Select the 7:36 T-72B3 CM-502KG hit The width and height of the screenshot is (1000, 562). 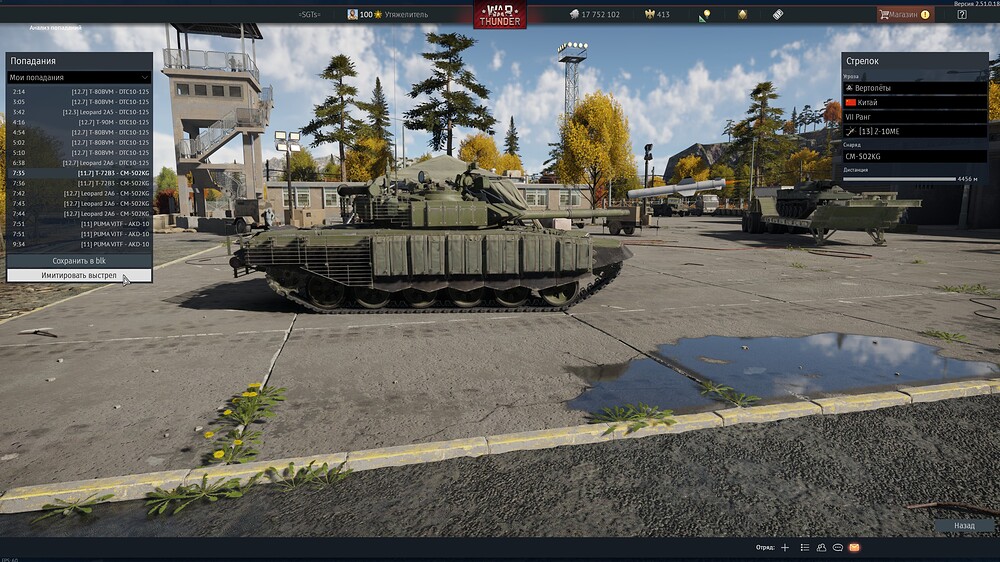click(x=79, y=183)
